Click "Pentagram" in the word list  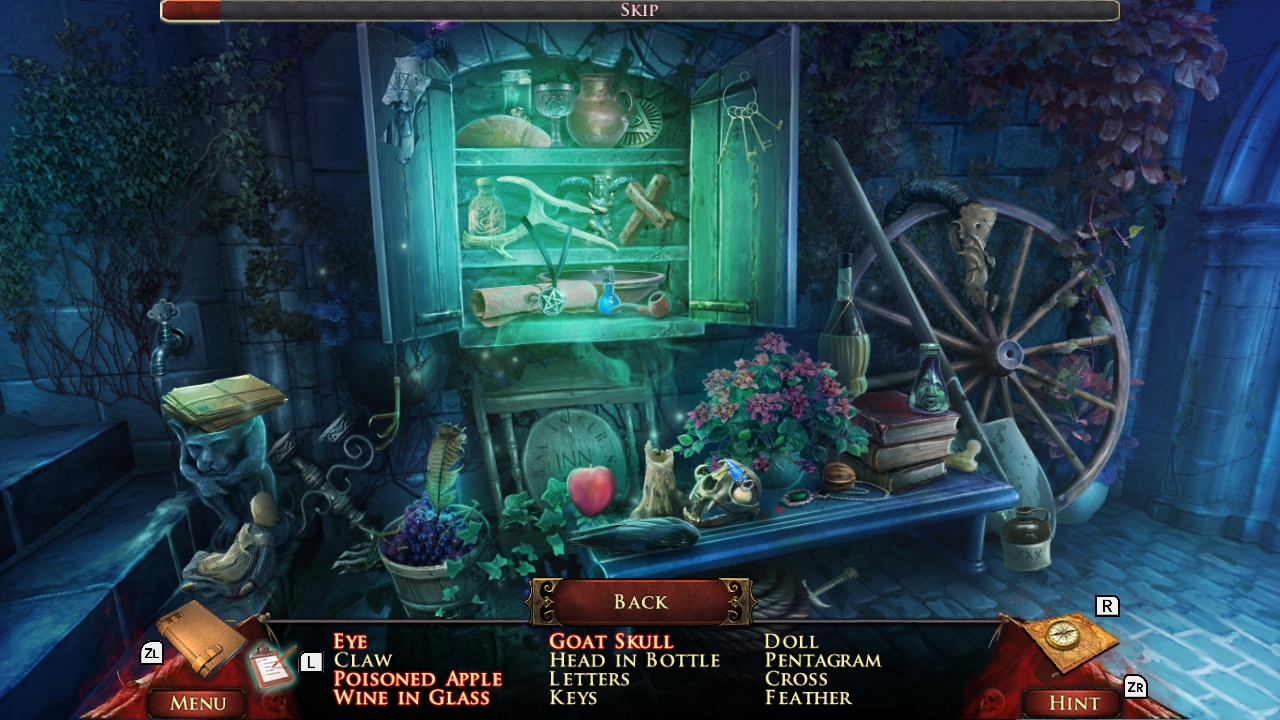(x=820, y=660)
